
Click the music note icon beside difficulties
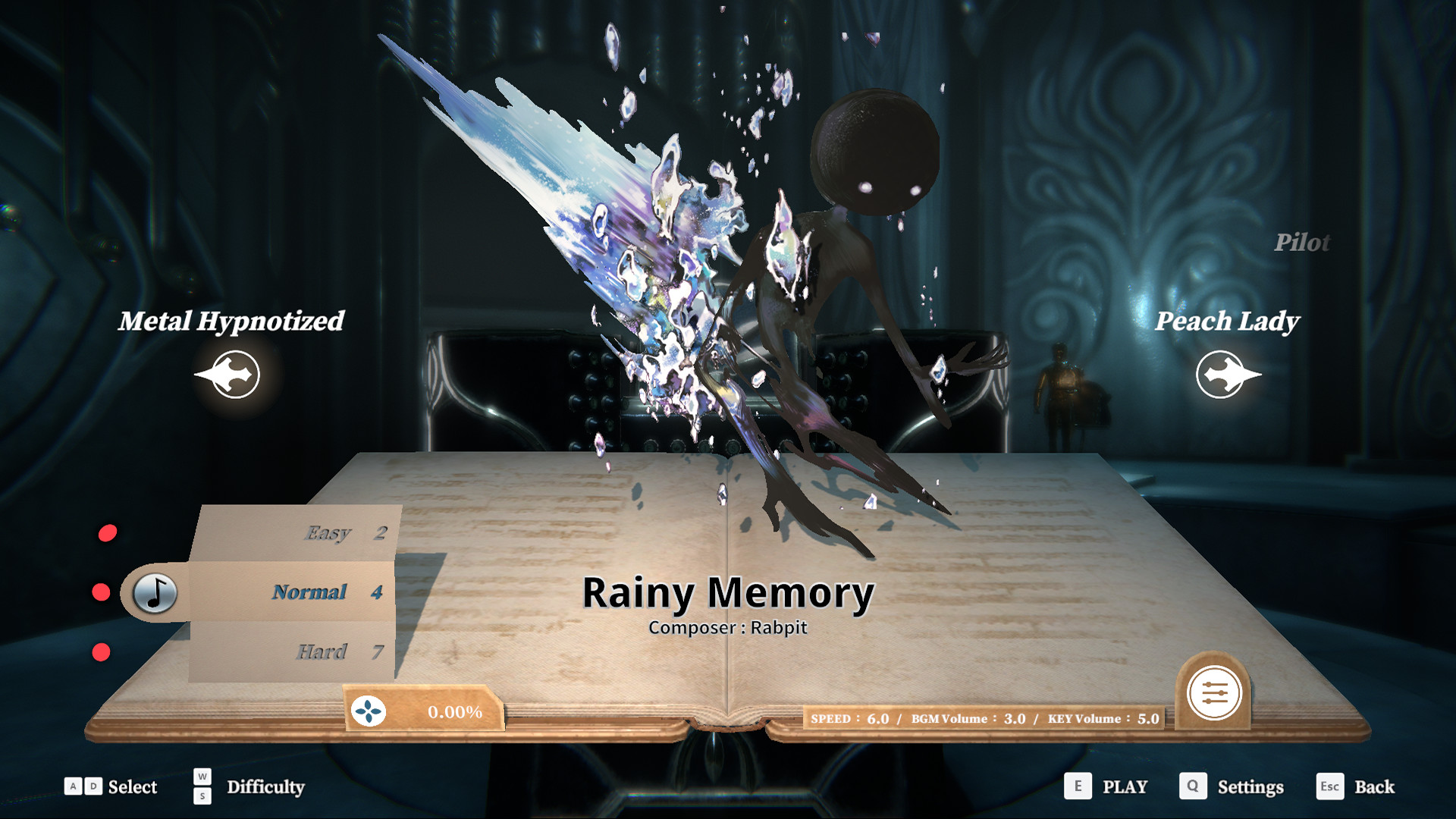point(155,591)
